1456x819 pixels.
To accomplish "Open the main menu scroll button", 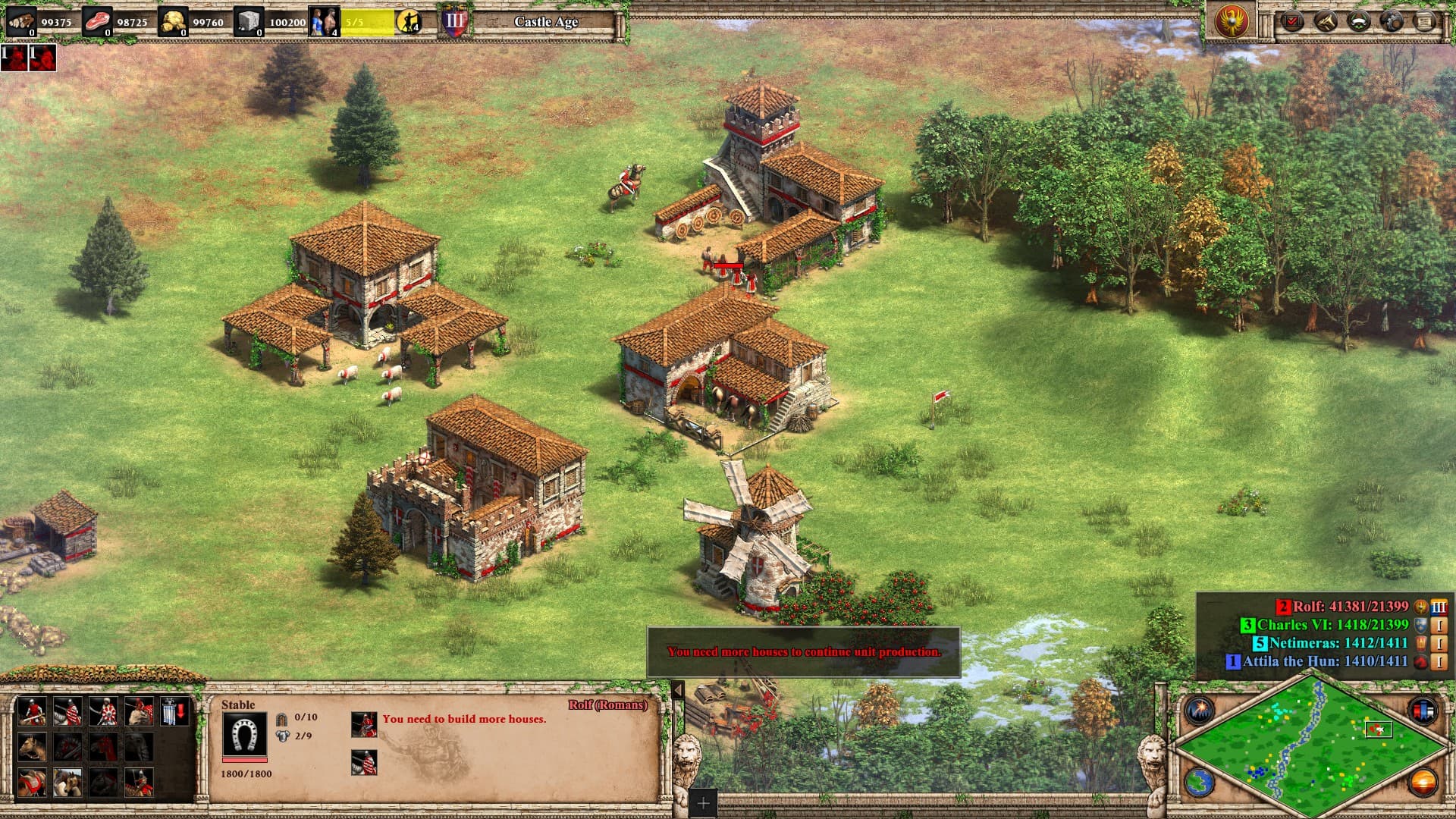I will click(x=1426, y=21).
